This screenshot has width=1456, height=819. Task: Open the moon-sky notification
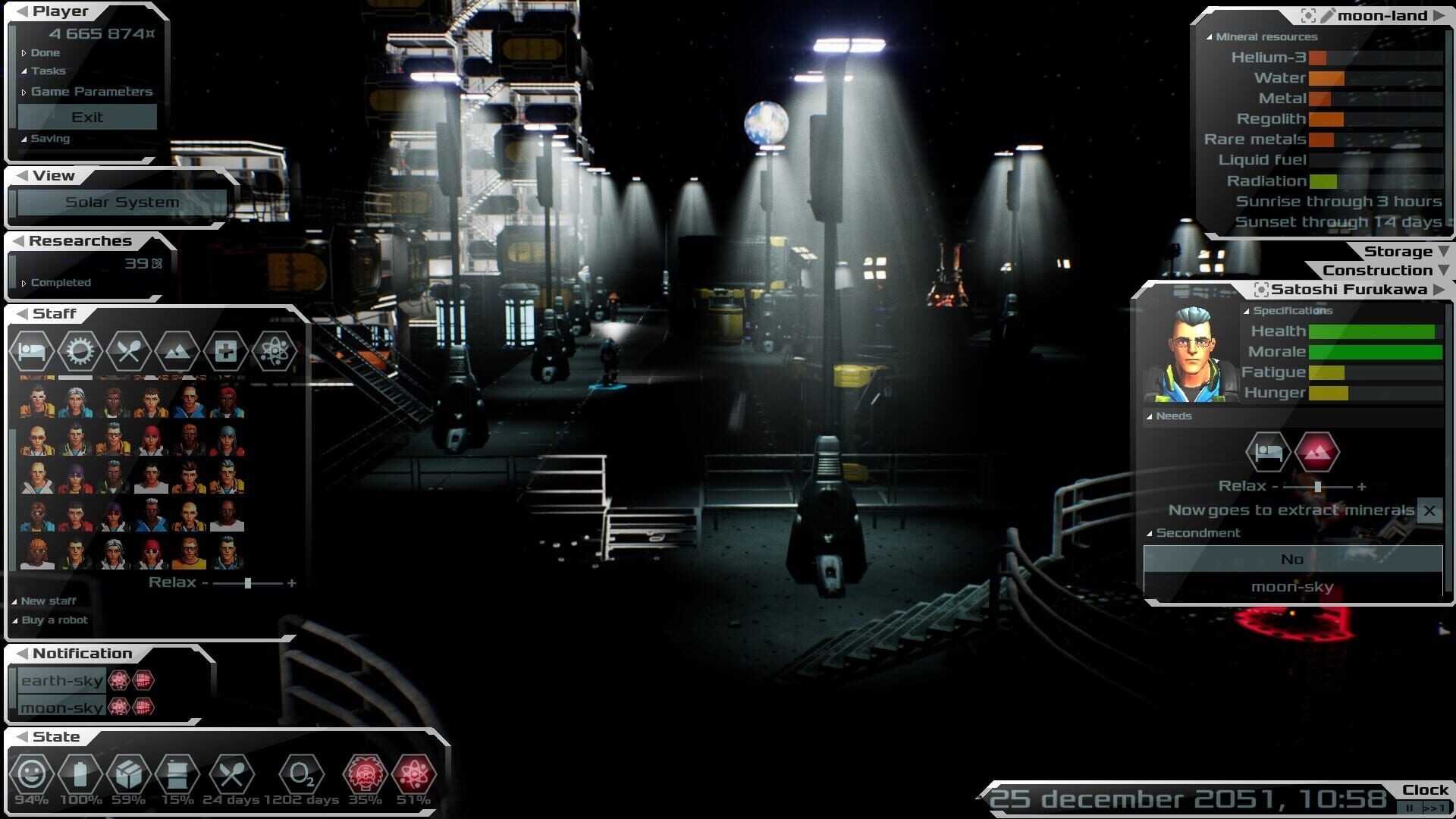[x=61, y=708]
